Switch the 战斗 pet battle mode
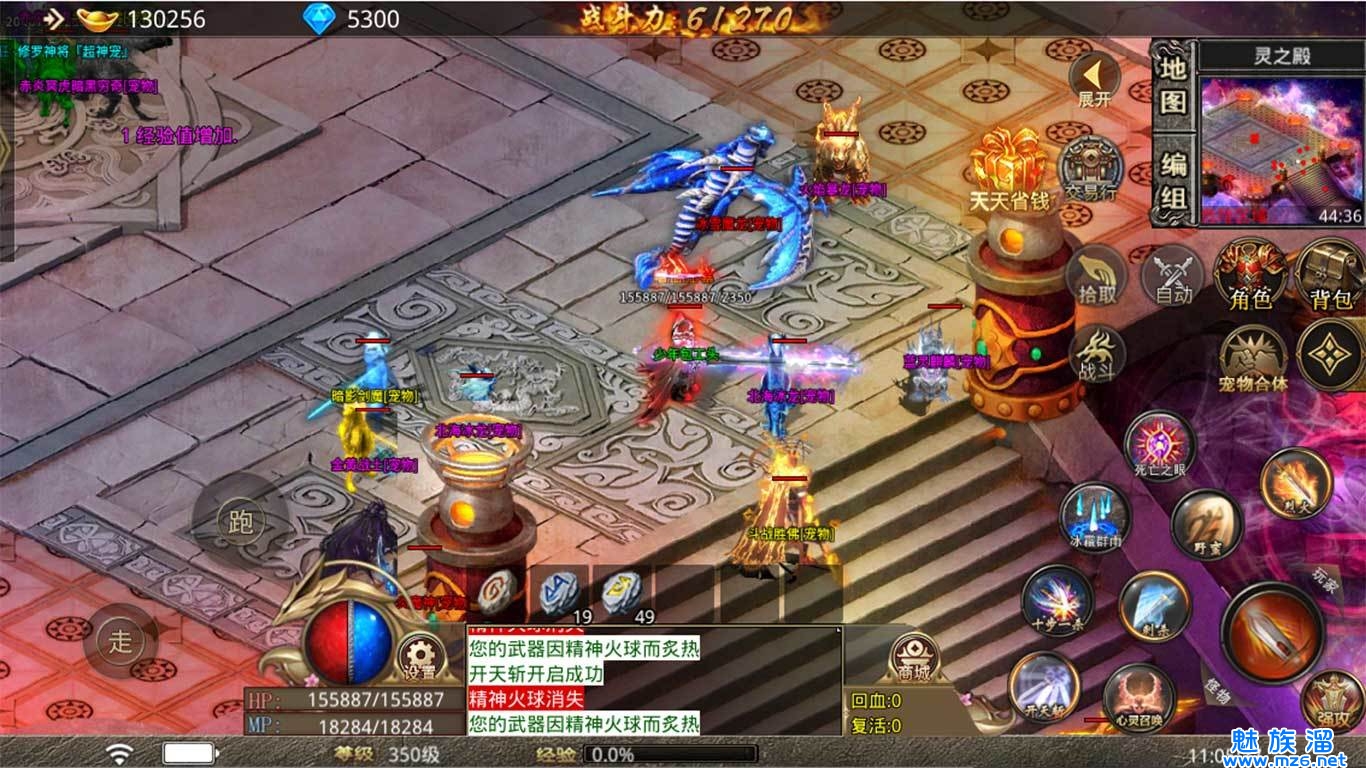 coord(1097,354)
